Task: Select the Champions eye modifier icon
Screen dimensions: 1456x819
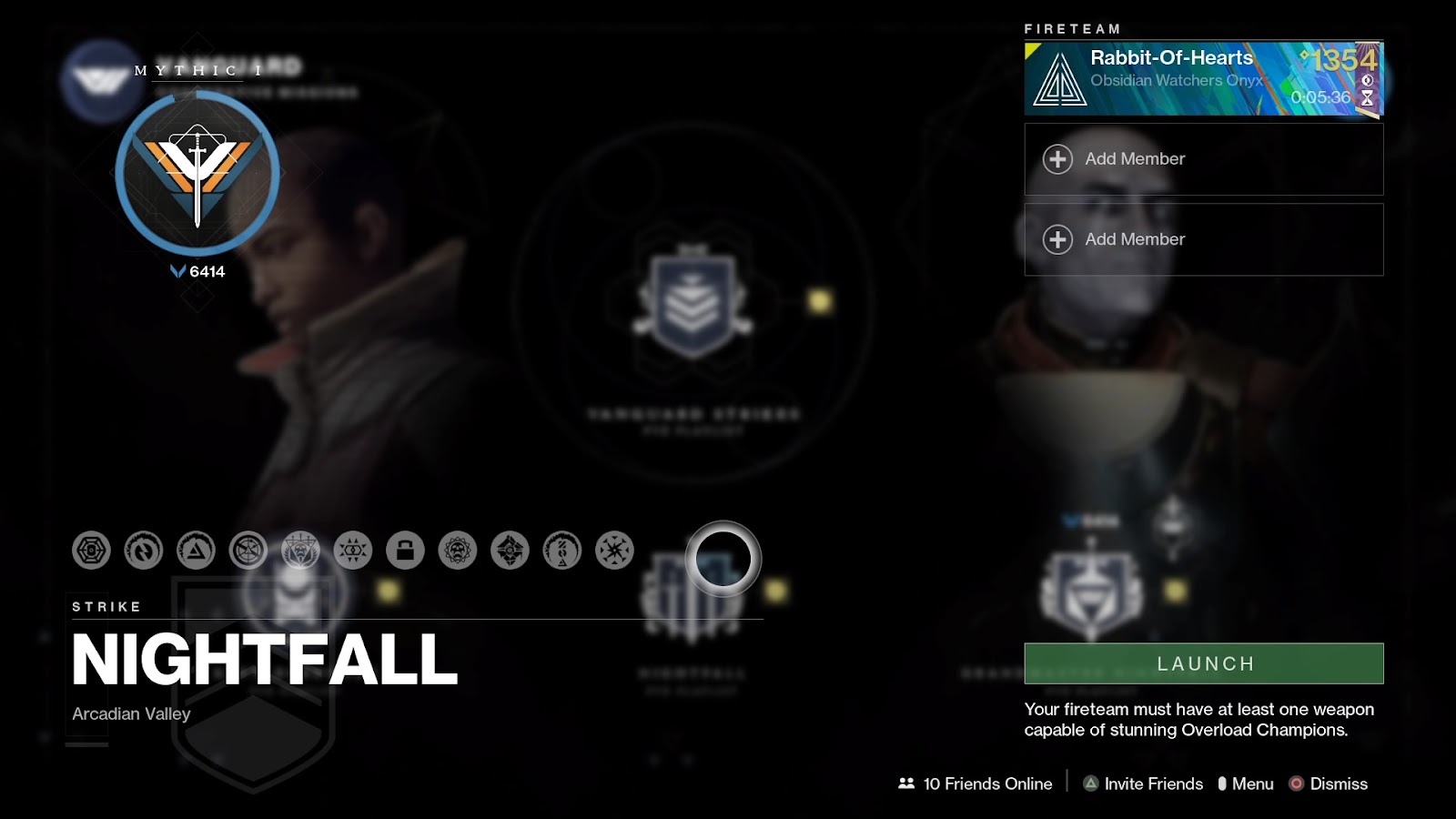Action: click(353, 550)
